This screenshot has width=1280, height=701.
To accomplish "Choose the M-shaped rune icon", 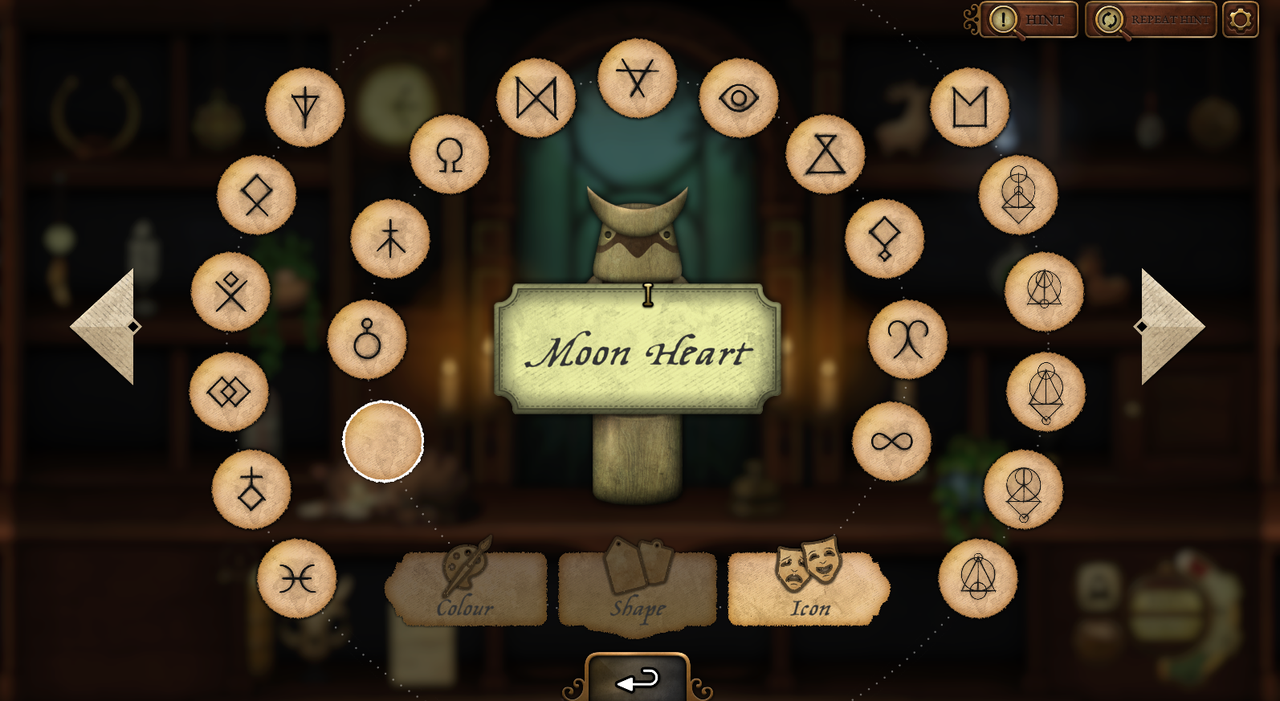I will tap(969, 107).
